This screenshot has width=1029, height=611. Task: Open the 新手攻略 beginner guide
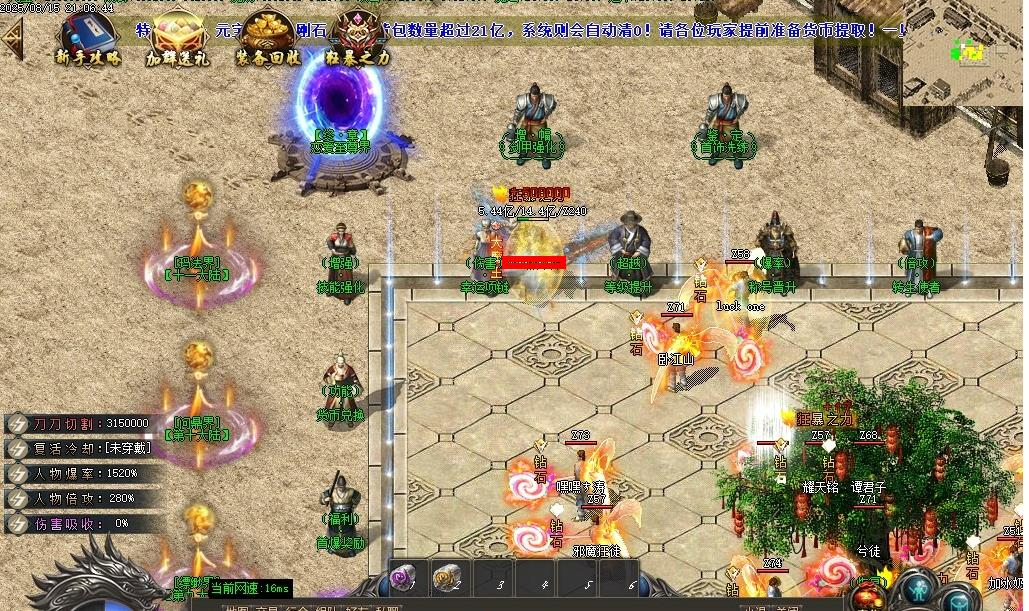88,38
